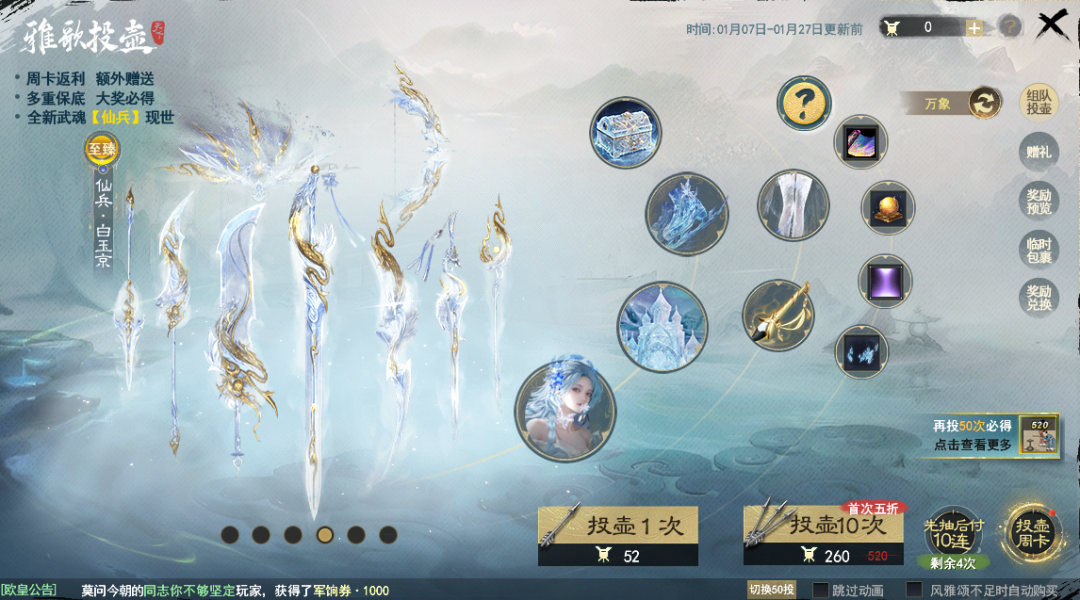
Task: Open the help question mark beside currency
Action: pyautogui.click(x=1010, y=27)
